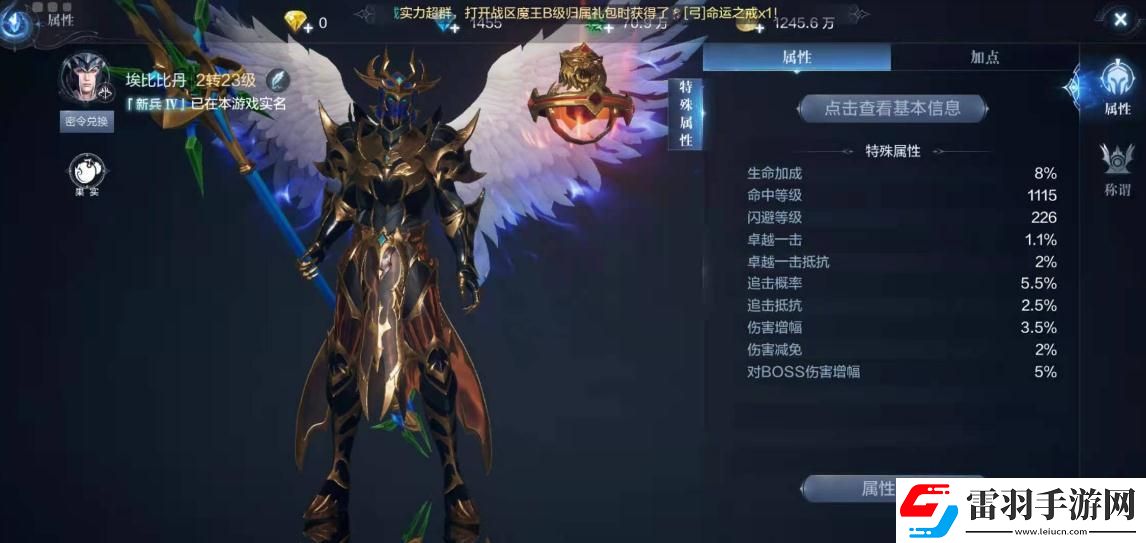Add gold coins showing 1245.6 万
This screenshot has height=543, width=1146.
pos(757,27)
